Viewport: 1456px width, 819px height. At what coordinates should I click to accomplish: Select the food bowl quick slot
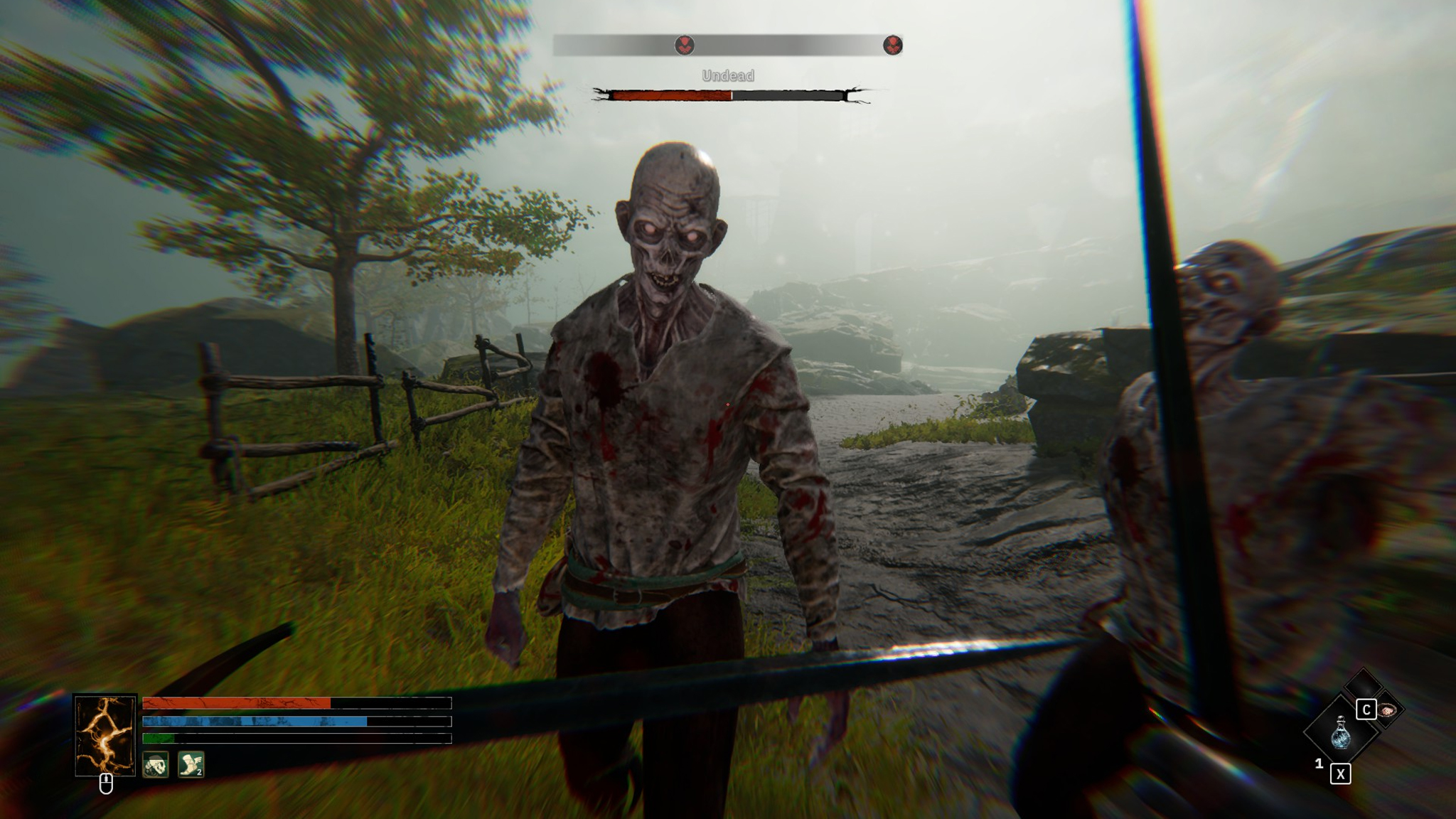(1387, 710)
